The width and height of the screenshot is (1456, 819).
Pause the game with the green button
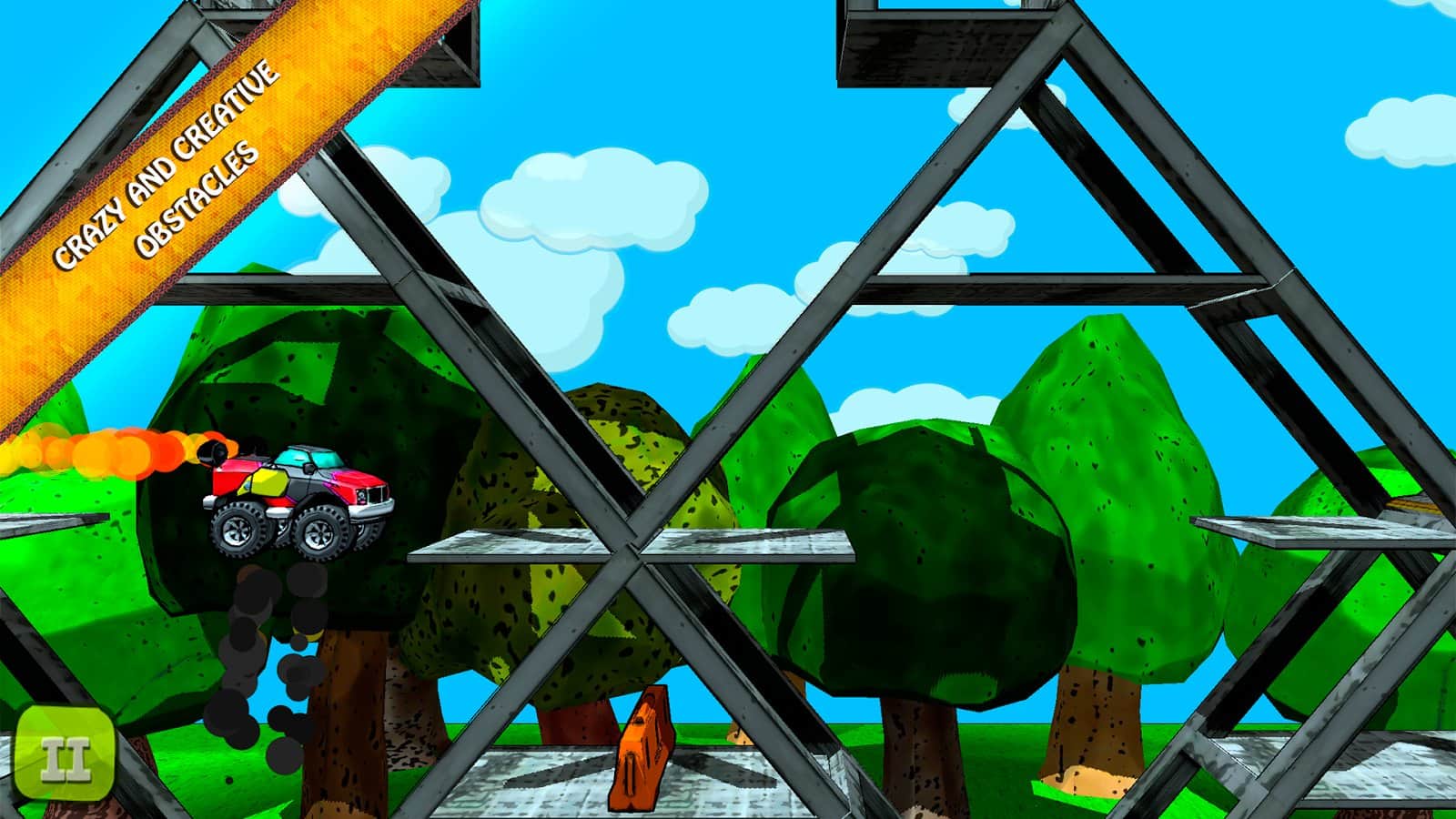[66, 759]
